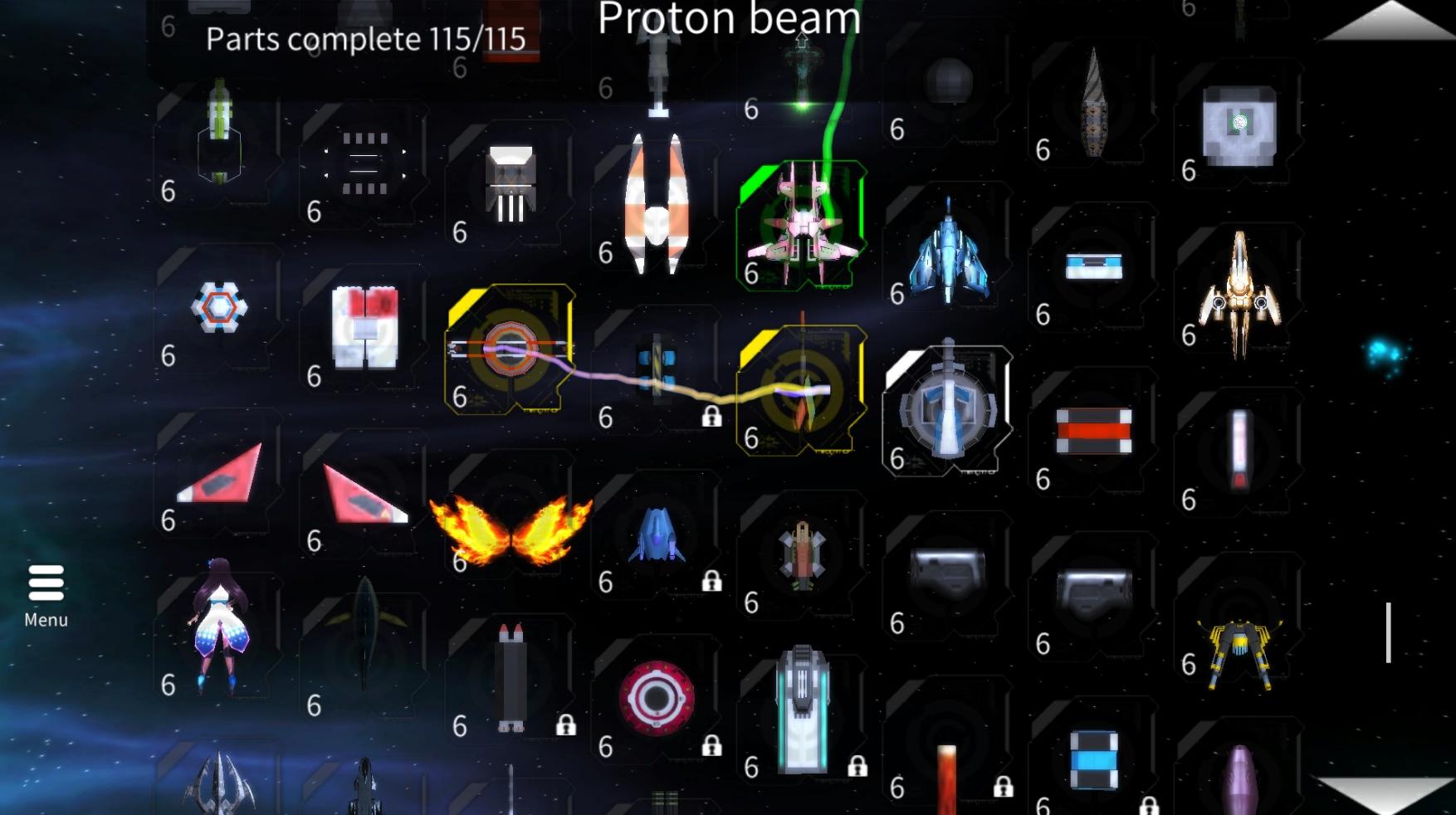Select the red striped armor block part

tap(1092, 430)
